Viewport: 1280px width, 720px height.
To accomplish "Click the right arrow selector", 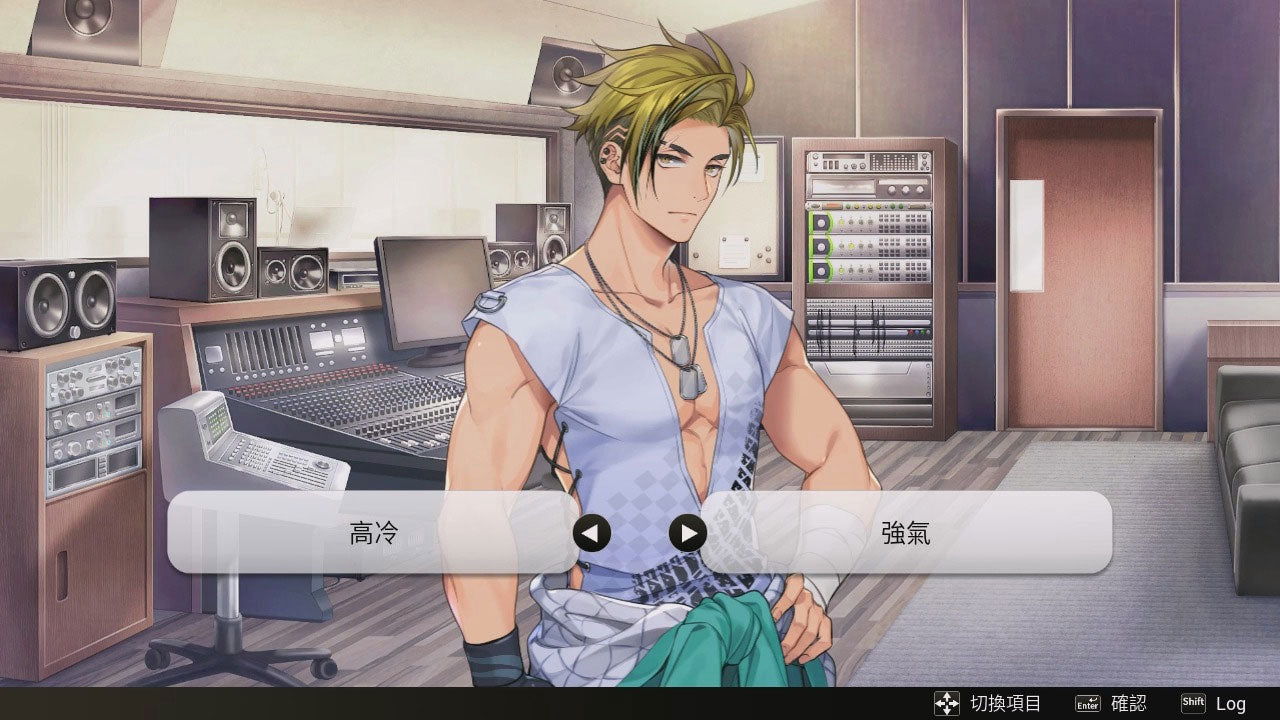I will 687,533.
